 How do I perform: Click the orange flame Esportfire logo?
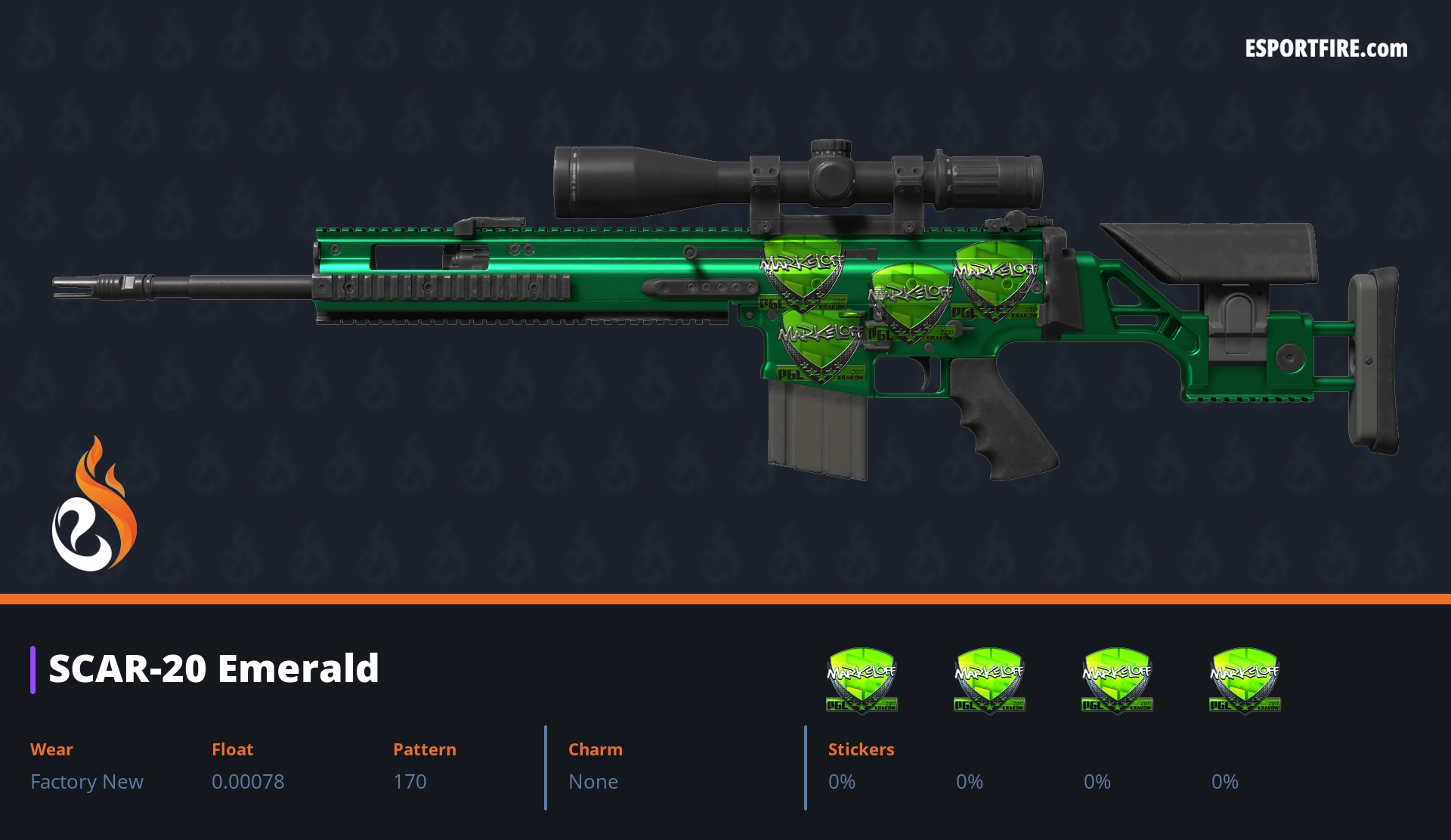[x=94, y=505]
